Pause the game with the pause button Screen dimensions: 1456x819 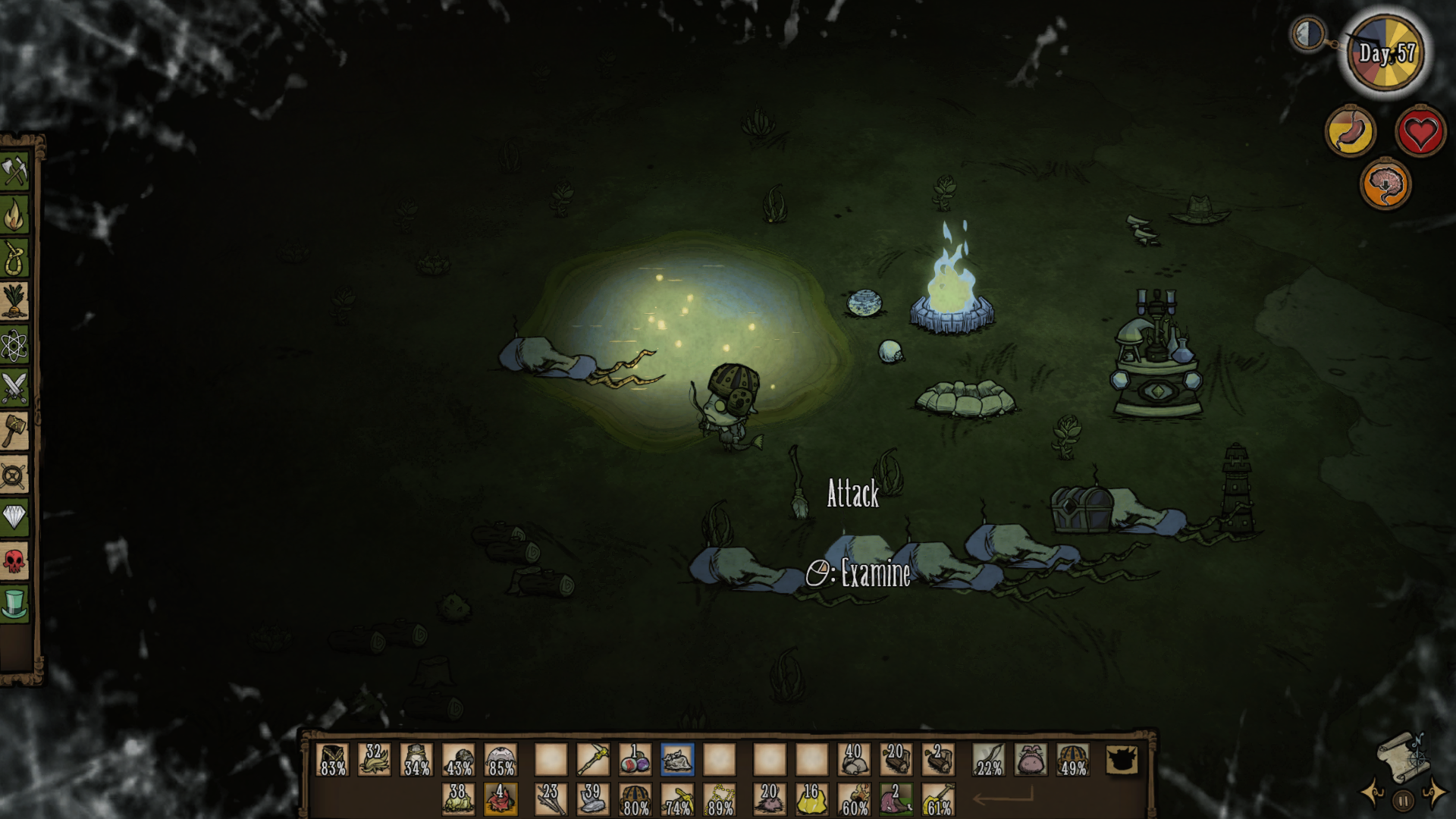point(1403,800)
